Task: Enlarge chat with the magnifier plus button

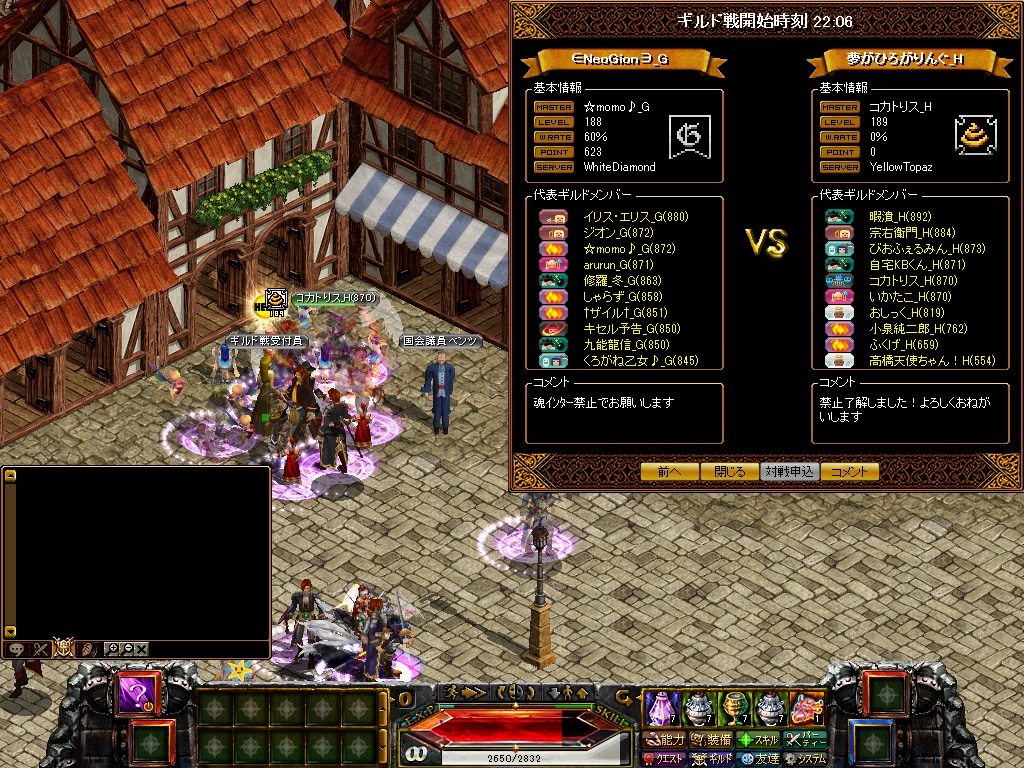Action: pyautogui.click(x=113, y=649)
